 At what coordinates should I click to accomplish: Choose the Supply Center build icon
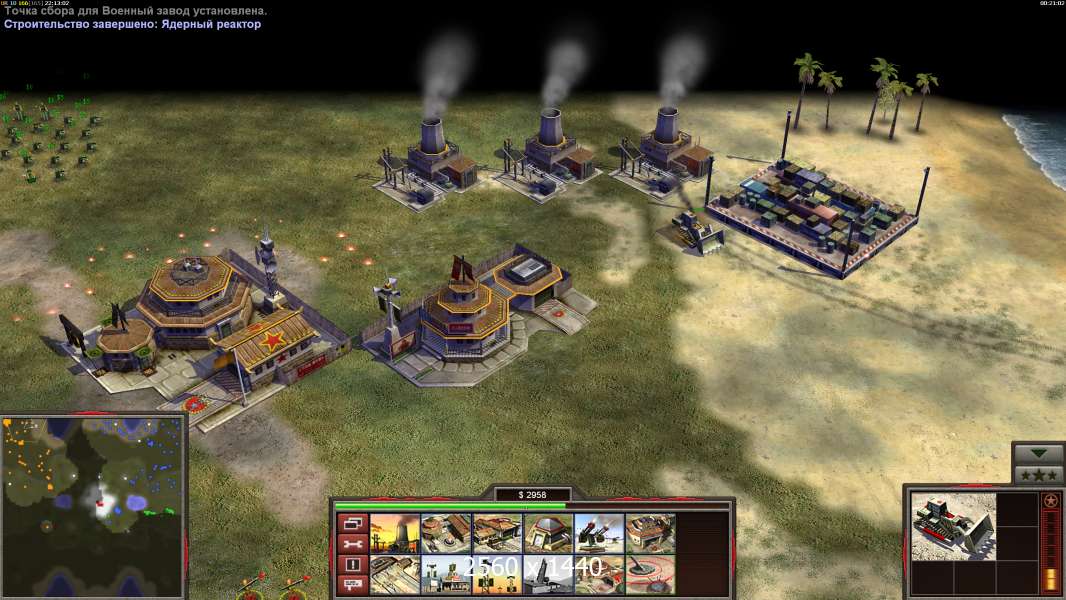(x=497, y=534)
